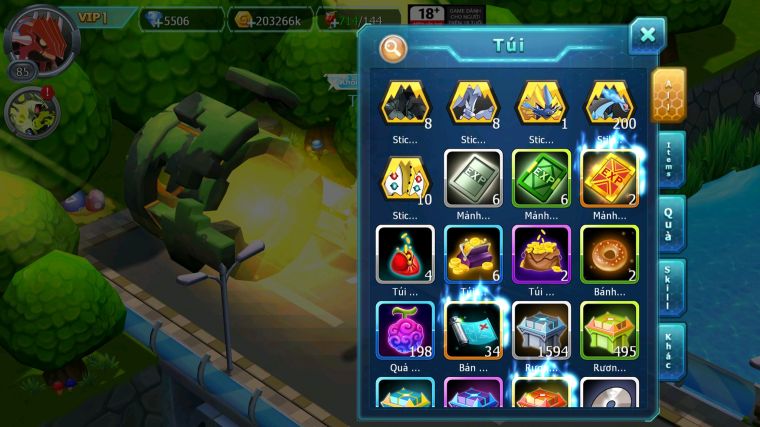Select the silver chest with 1594 count
The height and width of the screenshot is (427, 760).
541,330
